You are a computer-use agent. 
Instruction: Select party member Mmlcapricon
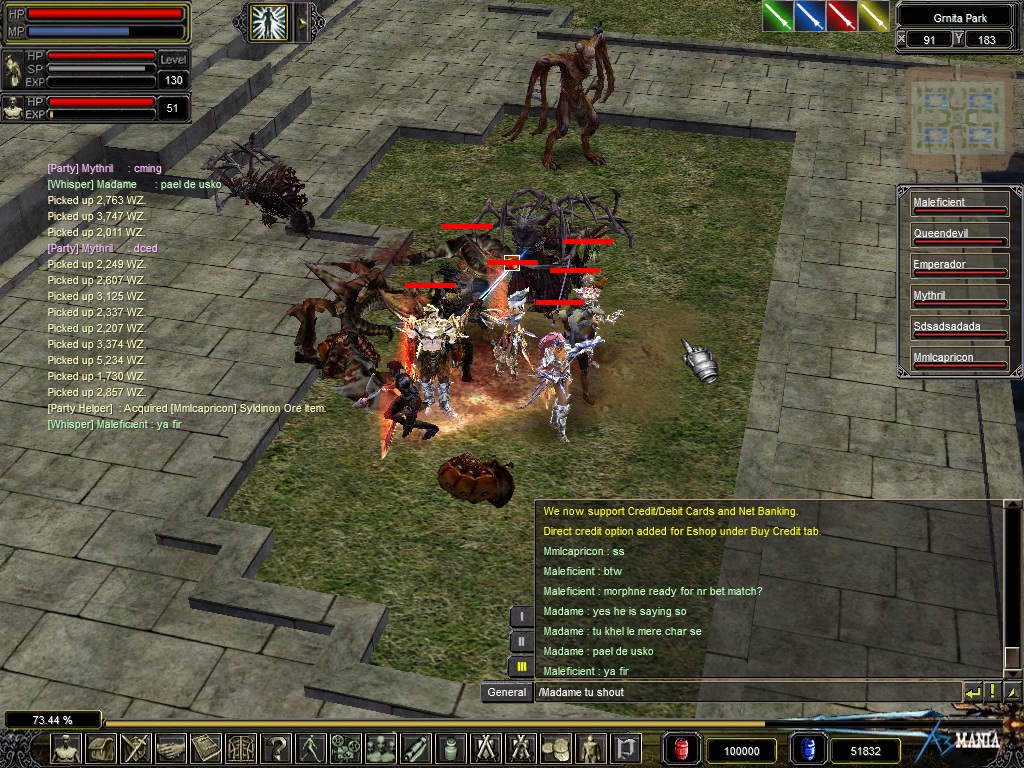coord(958,360)
